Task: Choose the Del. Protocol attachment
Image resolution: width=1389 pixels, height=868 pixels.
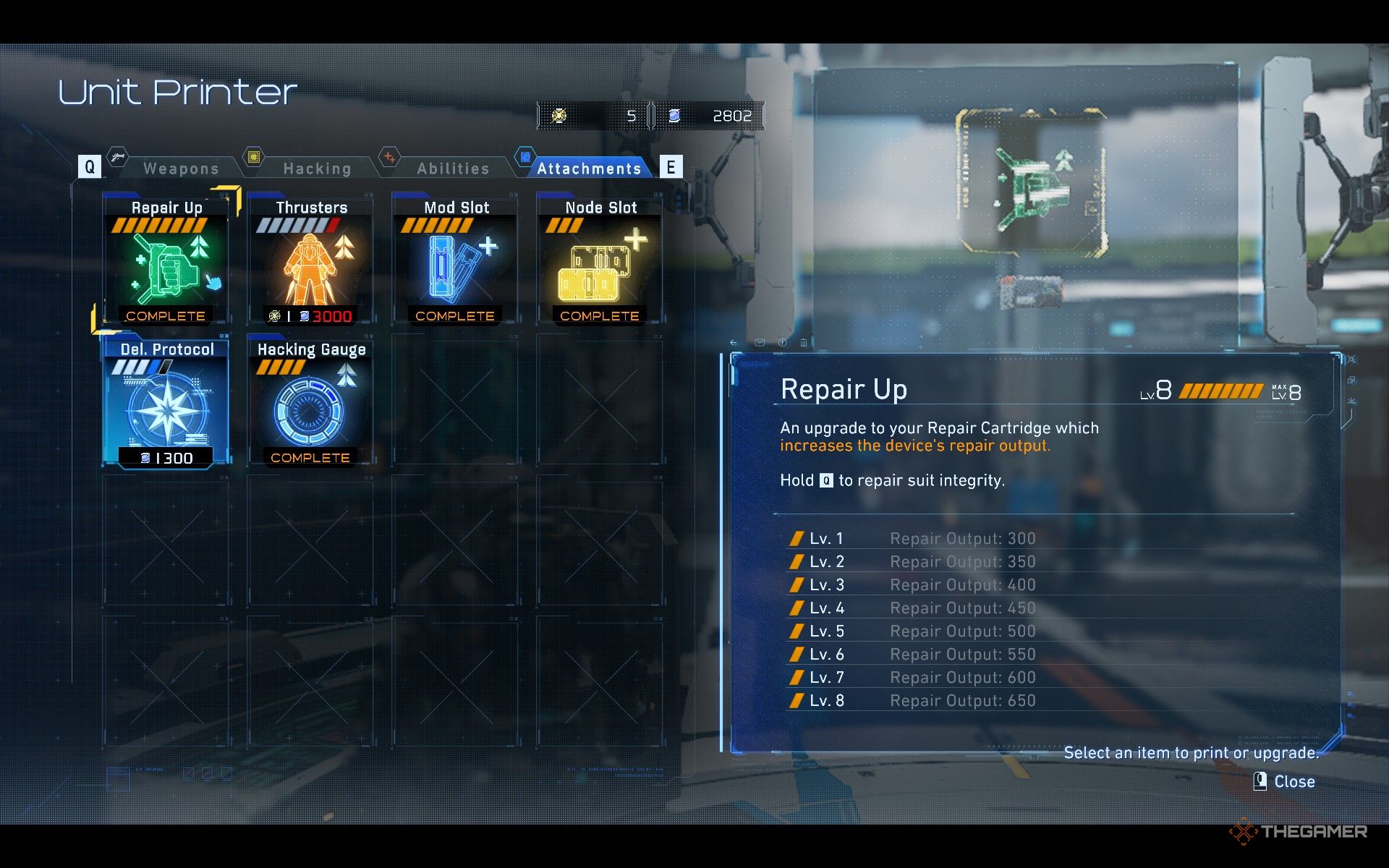Action: [x=166, y=403]
